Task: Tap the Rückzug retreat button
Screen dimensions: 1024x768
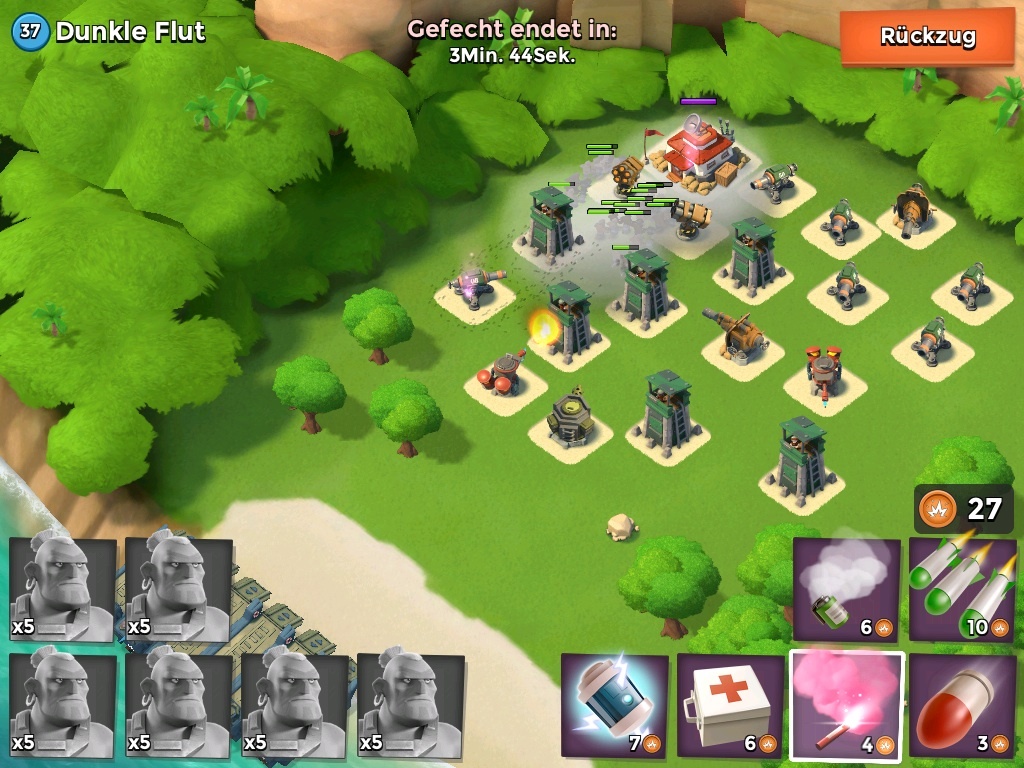Action: pyautogui.click(x=927, y=37)
